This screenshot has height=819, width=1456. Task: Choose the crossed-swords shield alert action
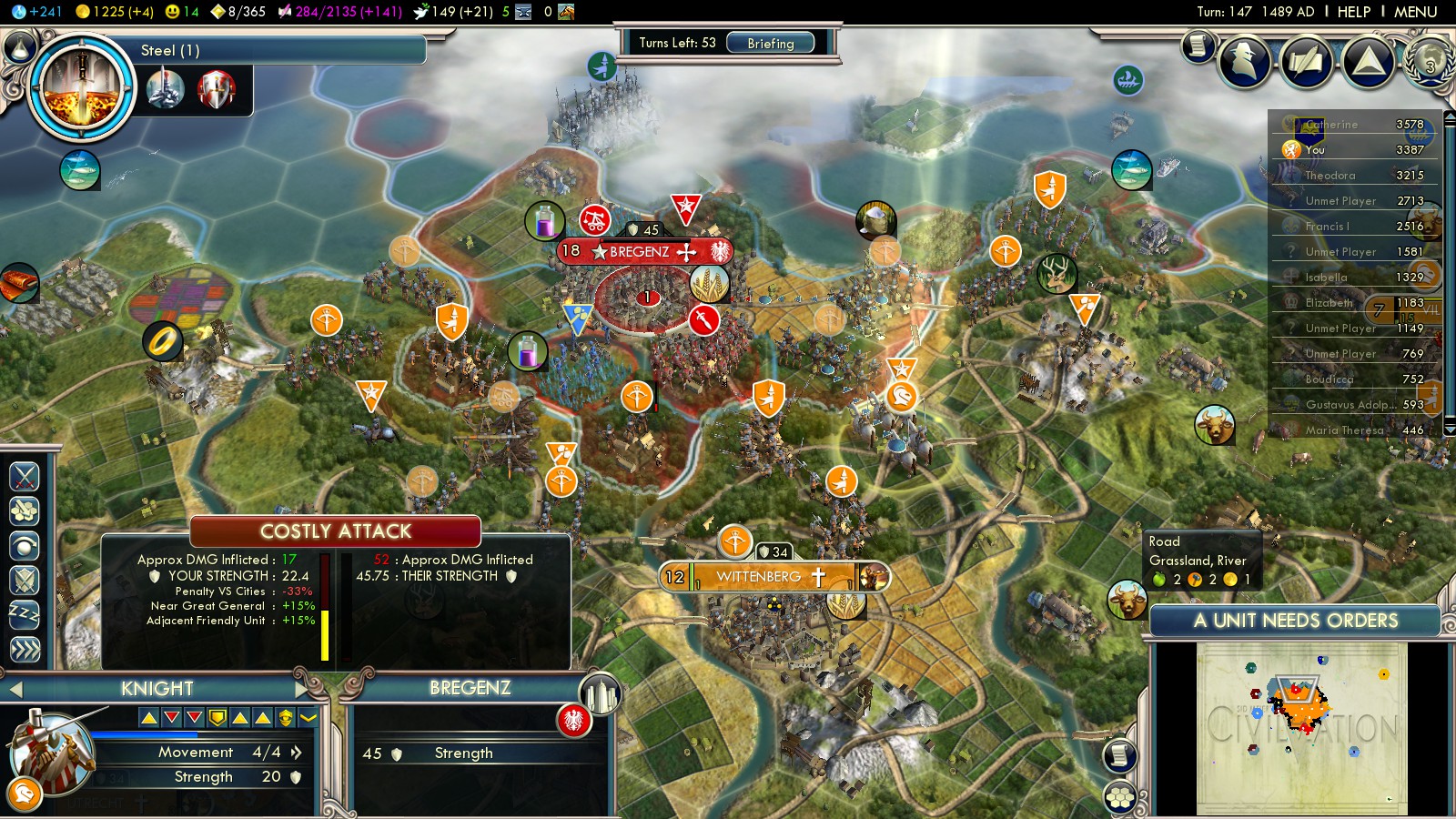pos(25,580)
